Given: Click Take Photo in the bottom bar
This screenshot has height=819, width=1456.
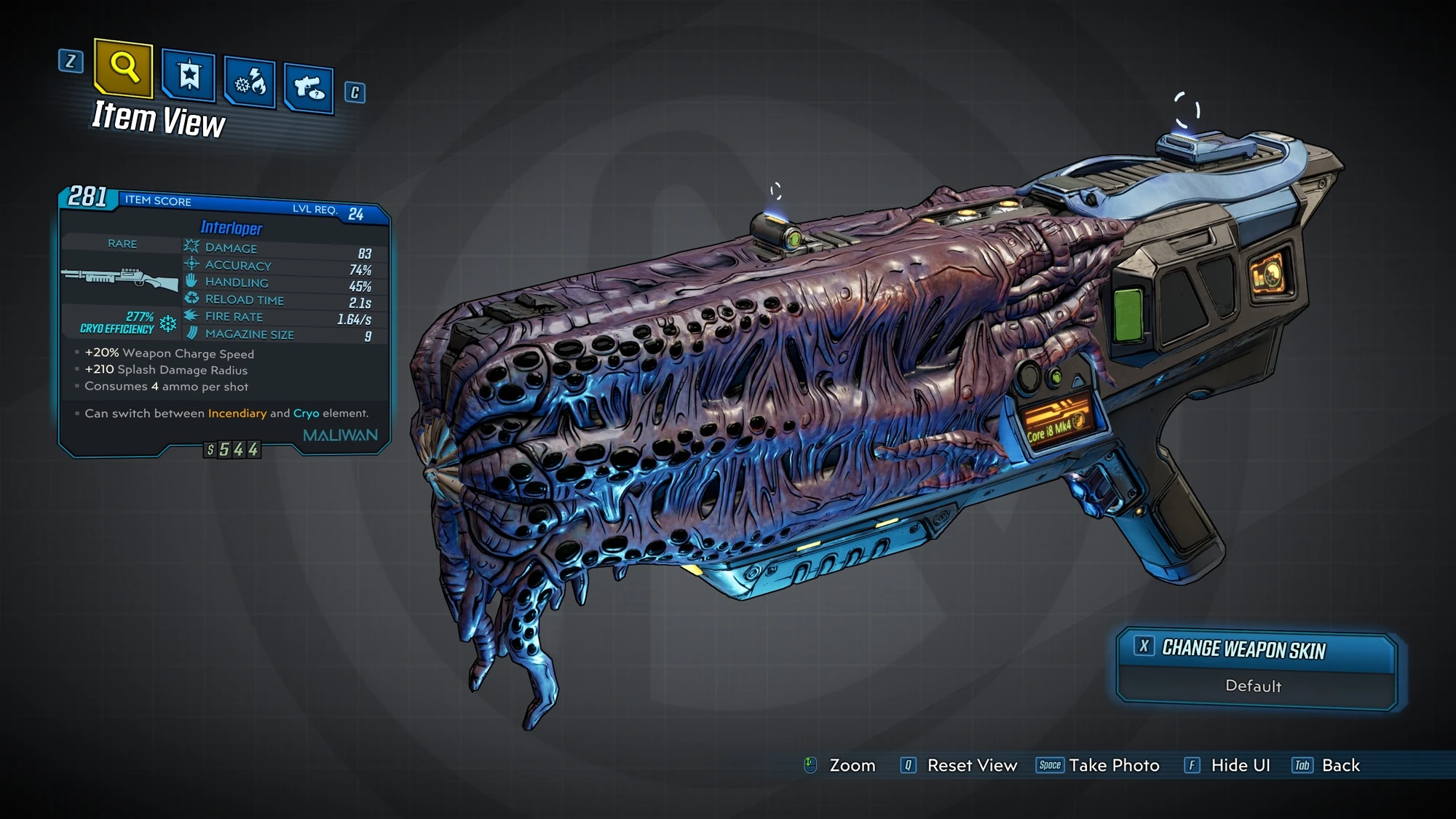Looking at the screenshot, I should pos(1113,765).
